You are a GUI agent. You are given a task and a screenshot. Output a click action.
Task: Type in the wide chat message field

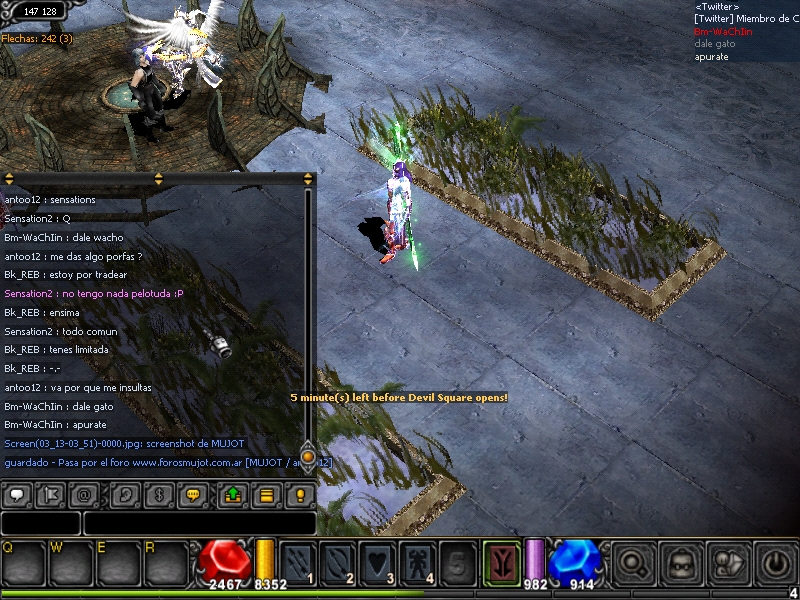point(198,523)
